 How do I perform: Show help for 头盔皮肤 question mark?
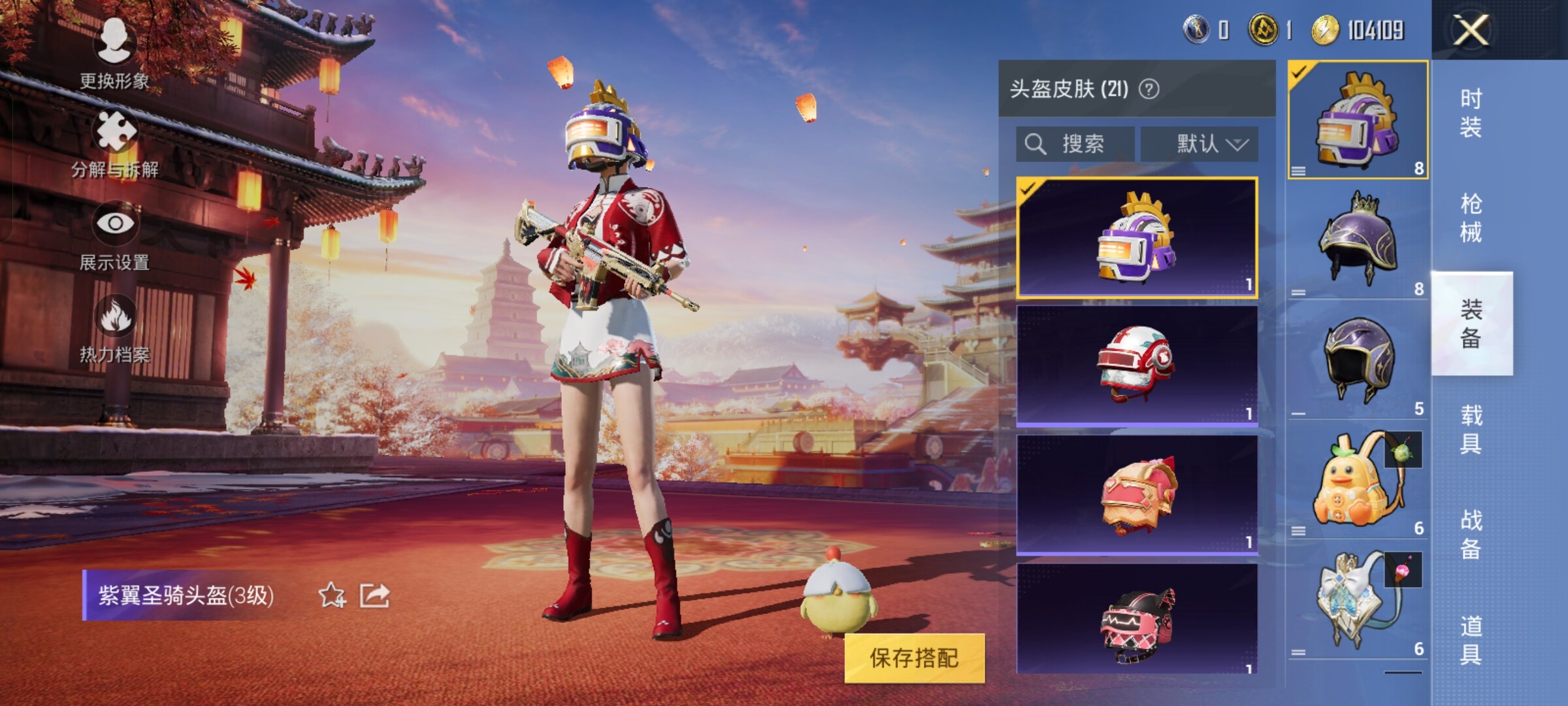click(x=1149, y=89)
